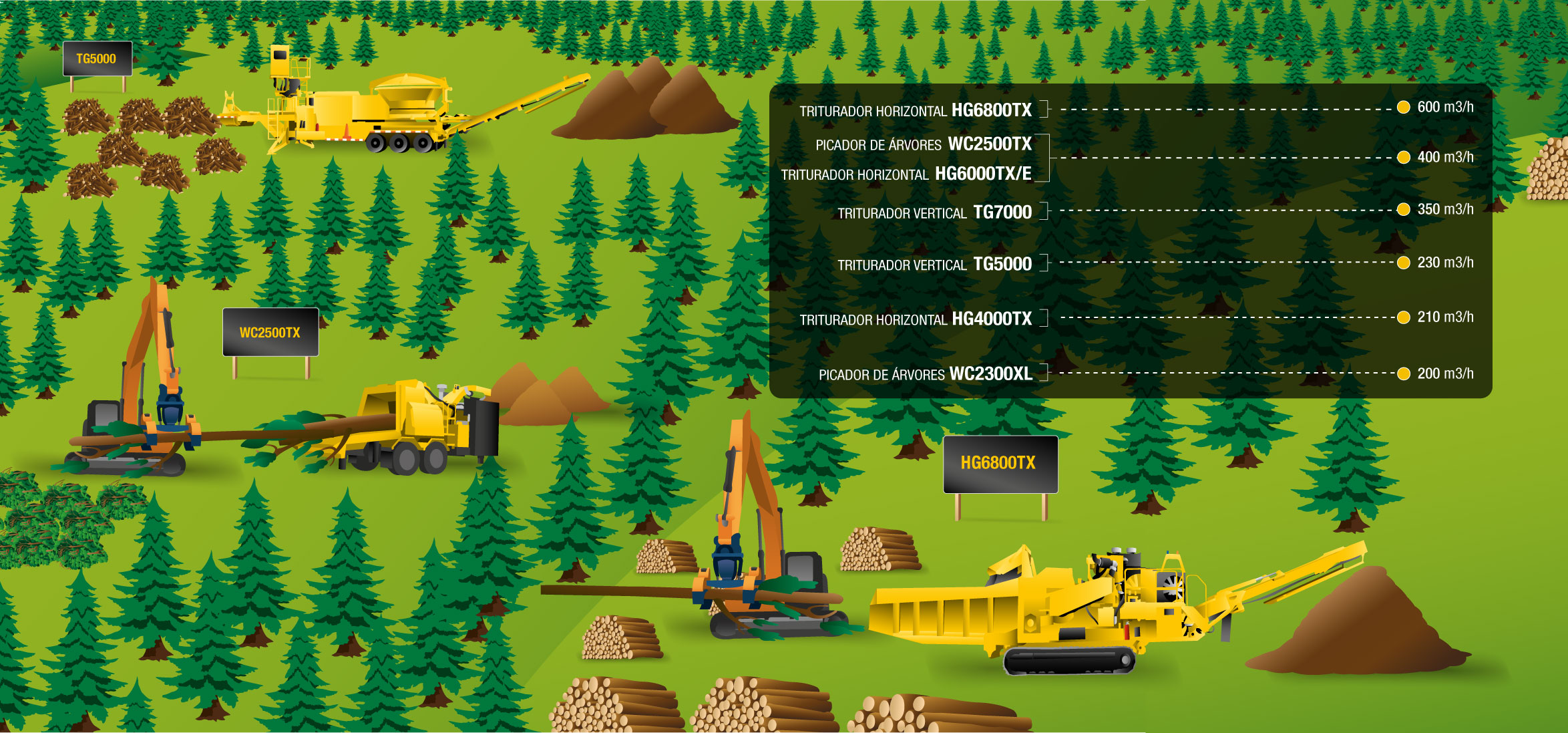Select the Picador de Árvores WC2300XL row
This screenshot has height=733, width=1568.
click(x=925, y=374)
